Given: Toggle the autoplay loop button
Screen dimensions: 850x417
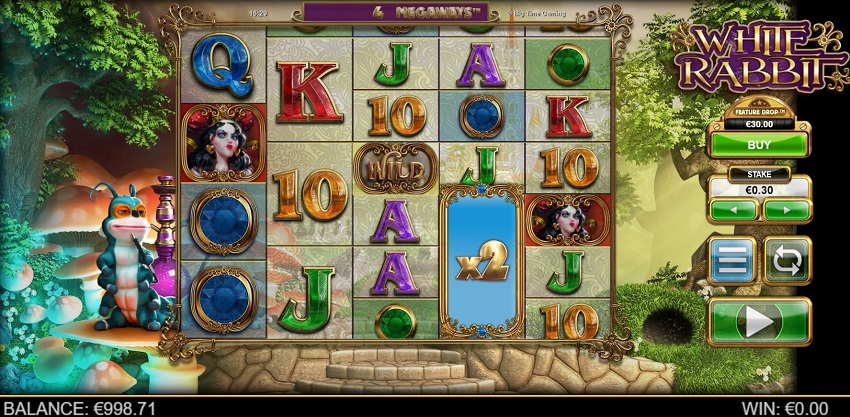Looking at the screenshot, I should 787,260.
